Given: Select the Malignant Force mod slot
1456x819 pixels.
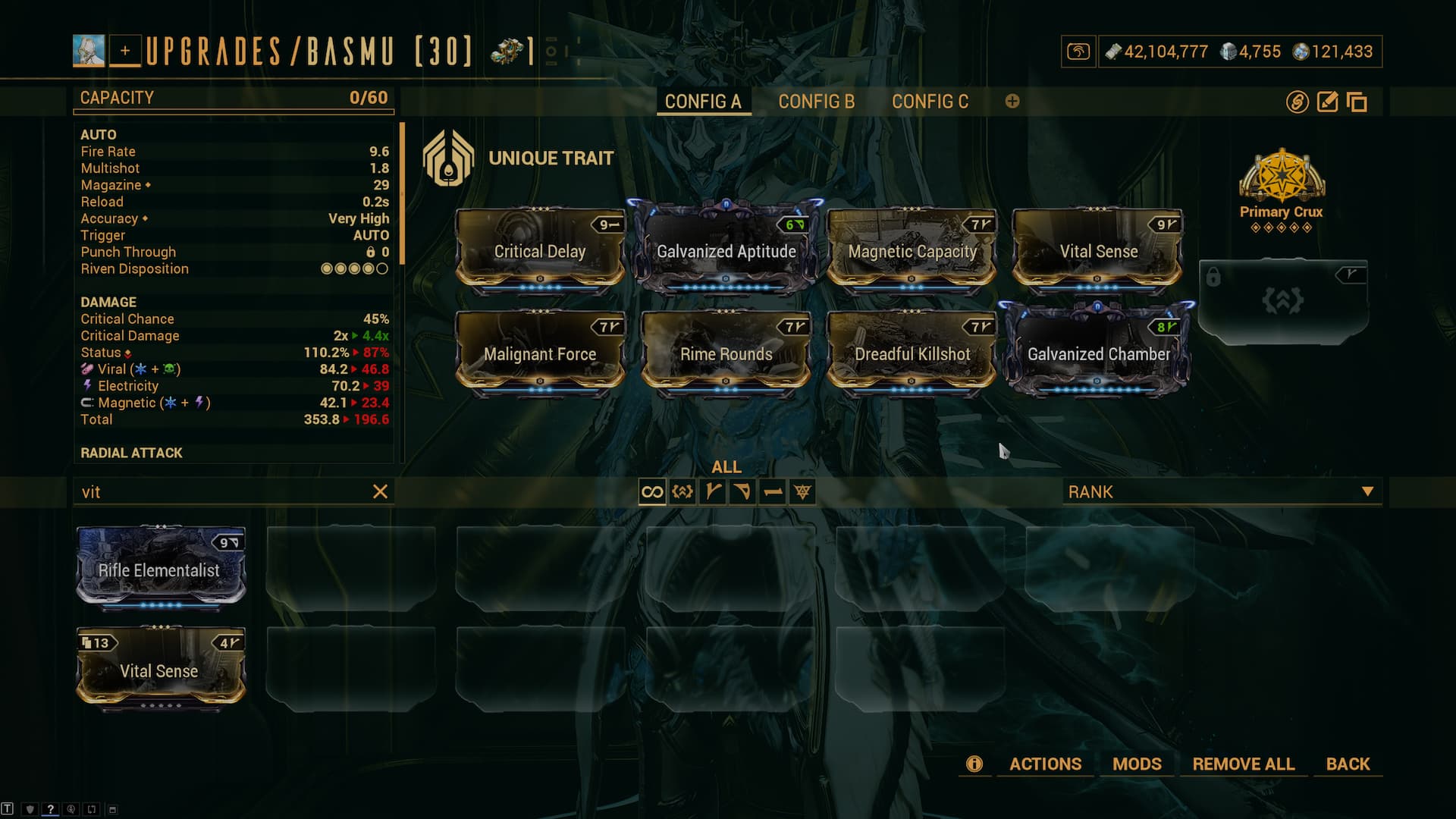Looking at the screenshot, I should coord(540,353).
